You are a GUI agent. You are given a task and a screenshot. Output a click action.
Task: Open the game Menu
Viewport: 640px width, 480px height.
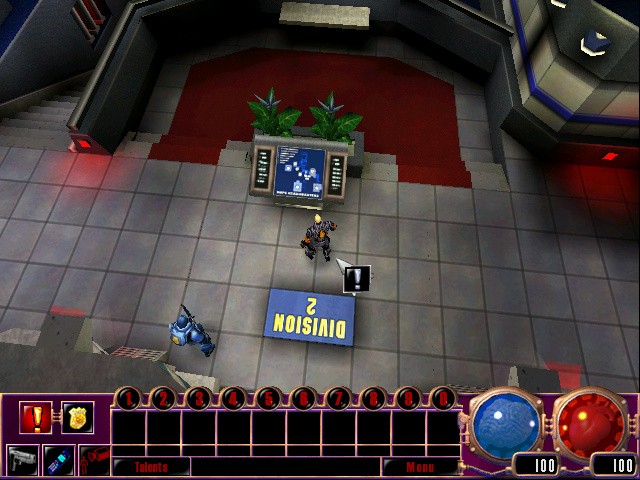(419, 466)
